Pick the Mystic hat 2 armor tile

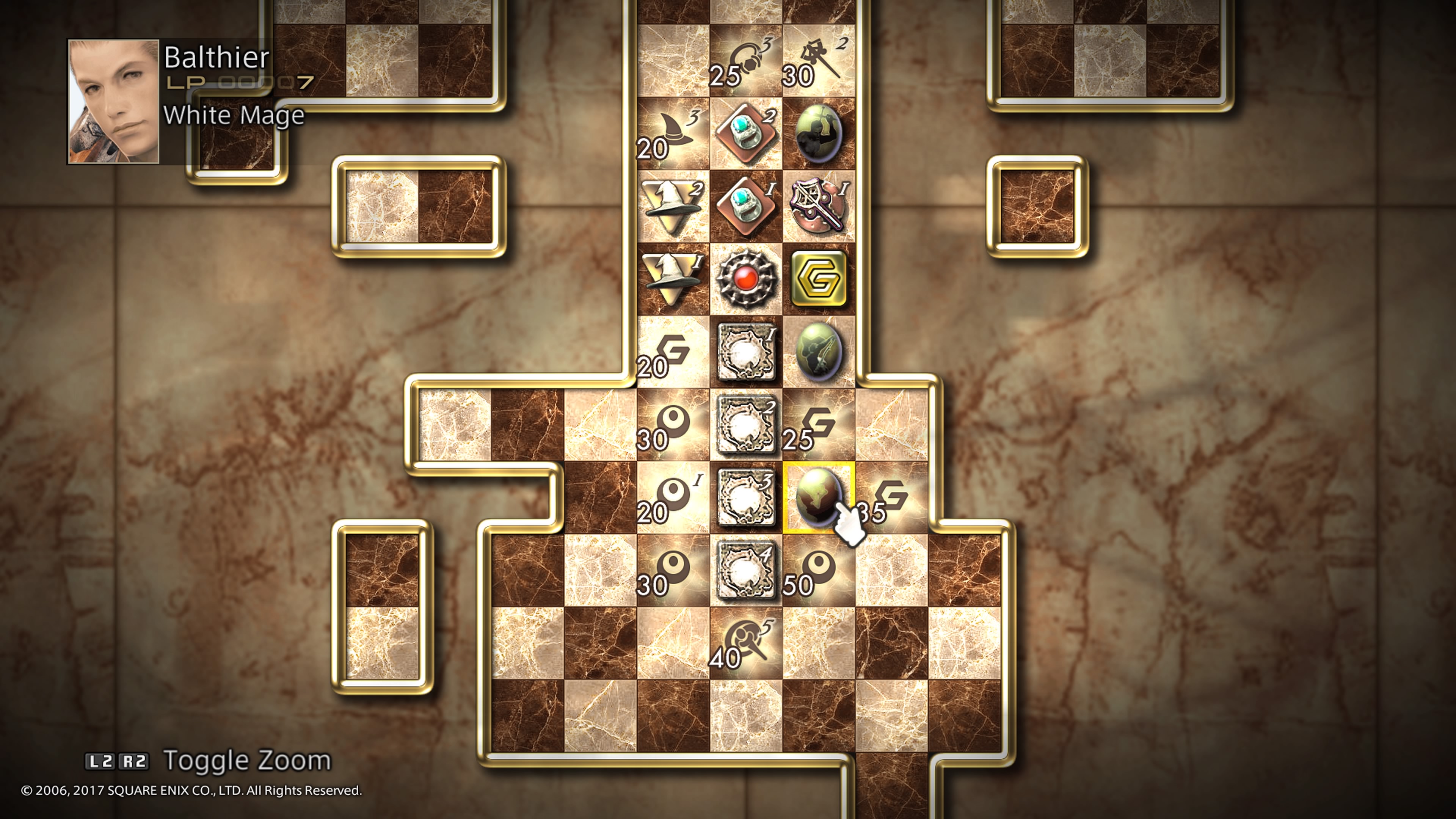[x=673, y=206]
